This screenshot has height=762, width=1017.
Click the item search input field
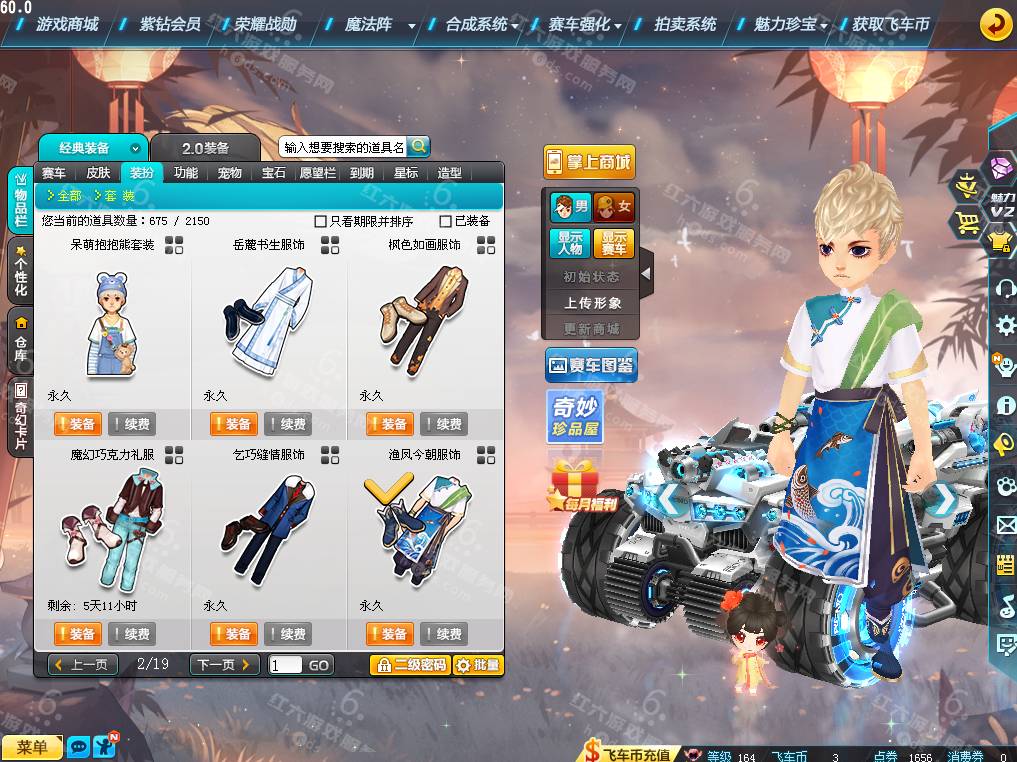point(343,147)
